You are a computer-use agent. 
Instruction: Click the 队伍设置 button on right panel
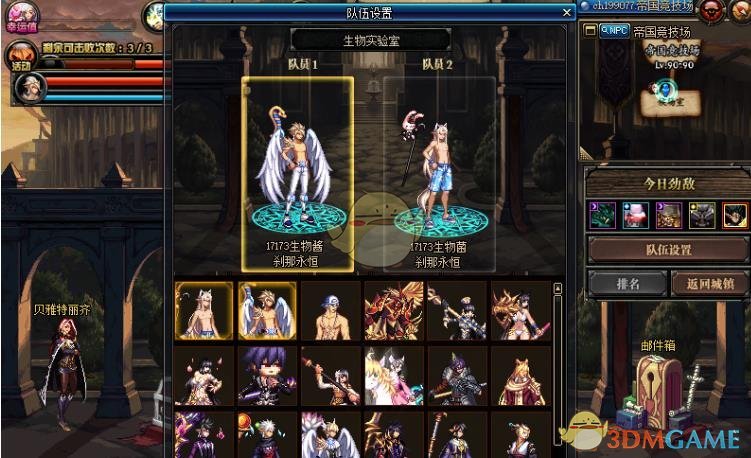click(667, 250)
